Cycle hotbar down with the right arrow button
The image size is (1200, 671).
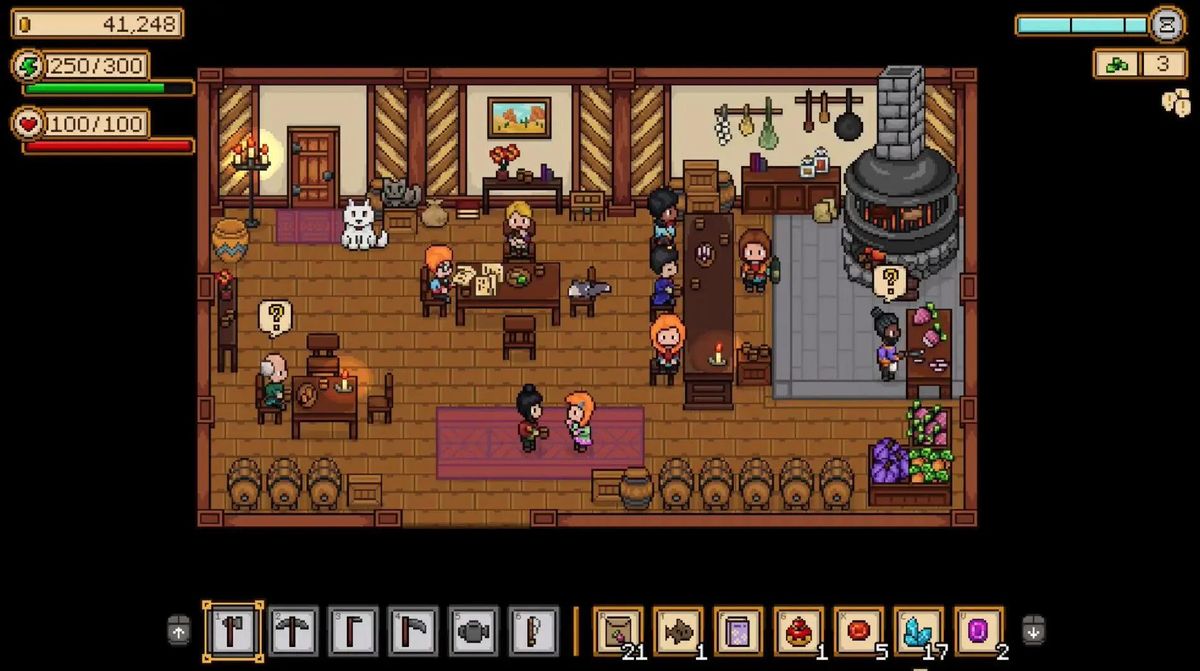point(1033,630)
